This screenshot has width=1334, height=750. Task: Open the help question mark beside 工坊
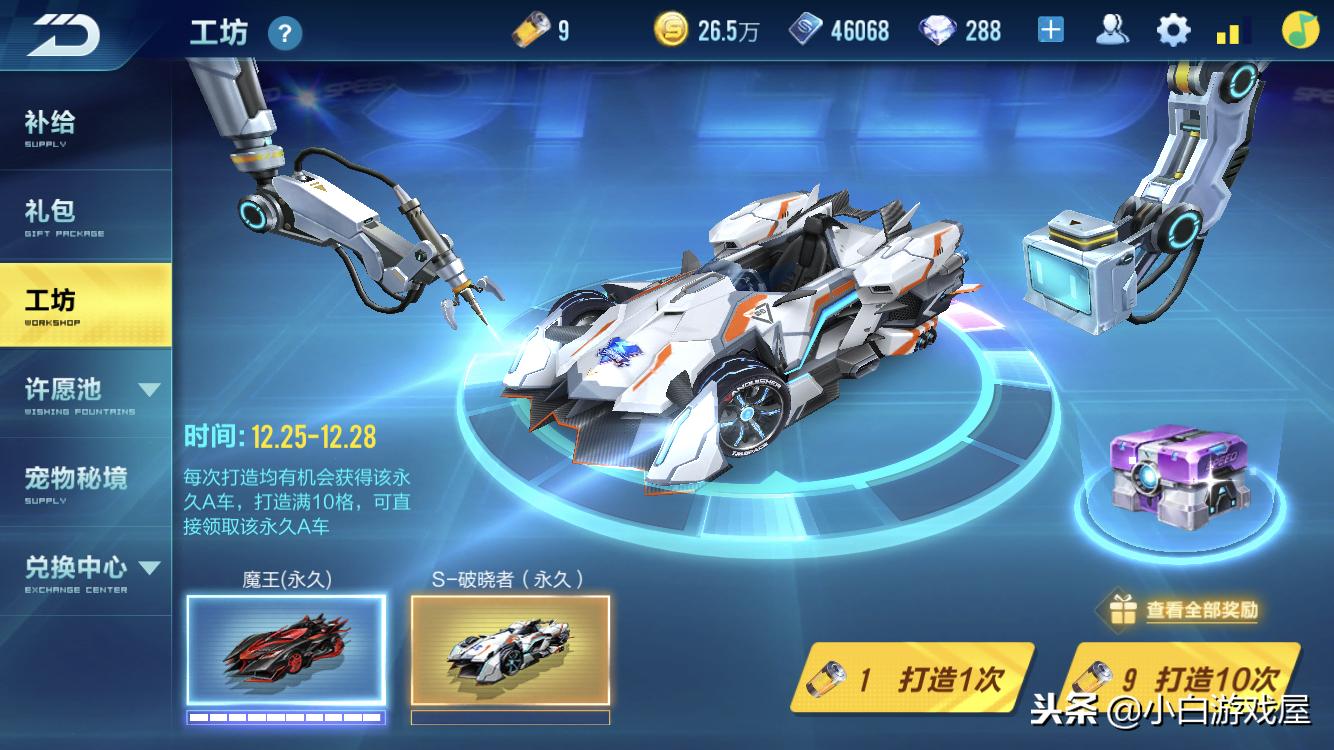287,34
